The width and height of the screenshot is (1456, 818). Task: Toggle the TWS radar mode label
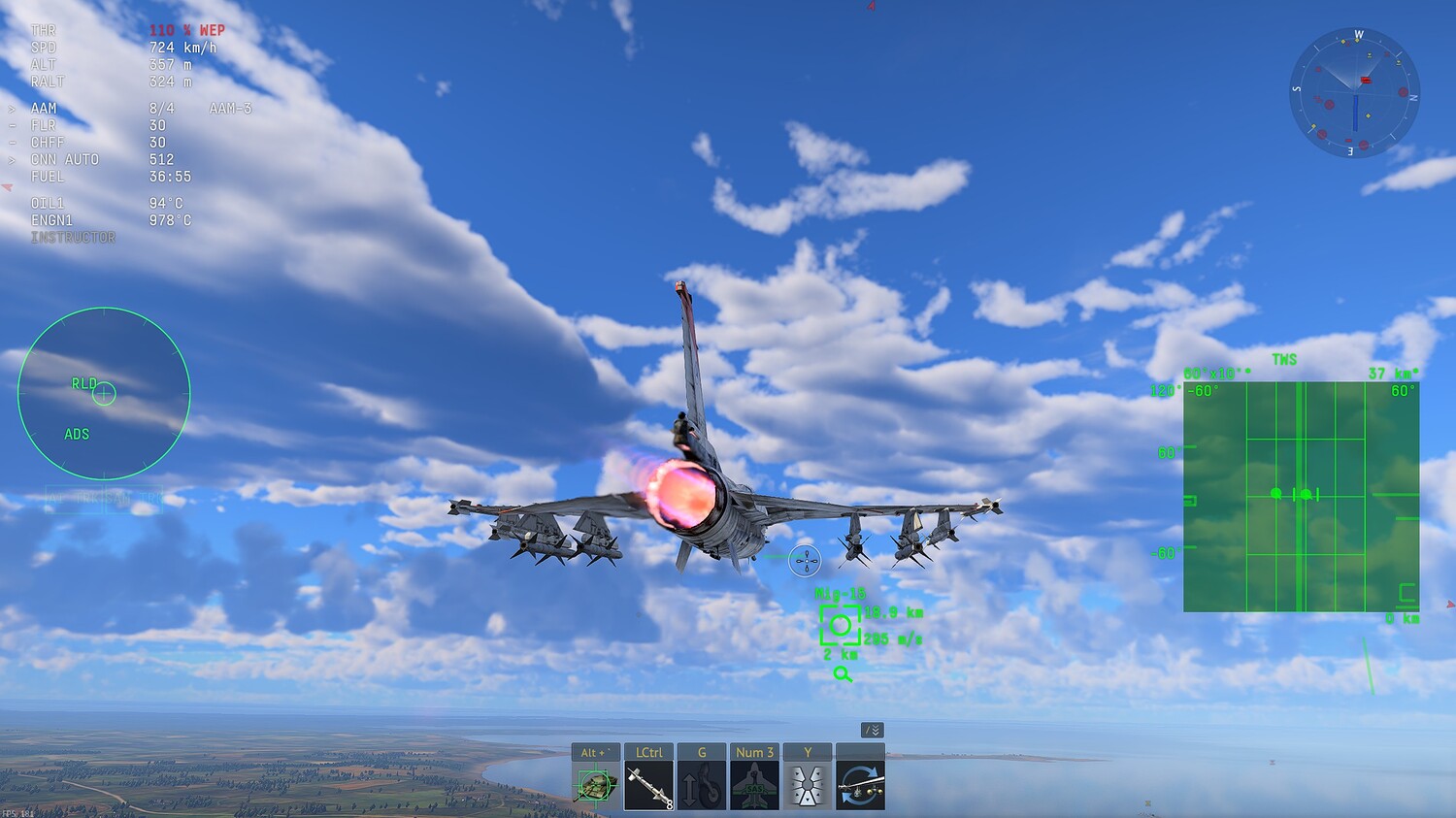coord(1283,359)
